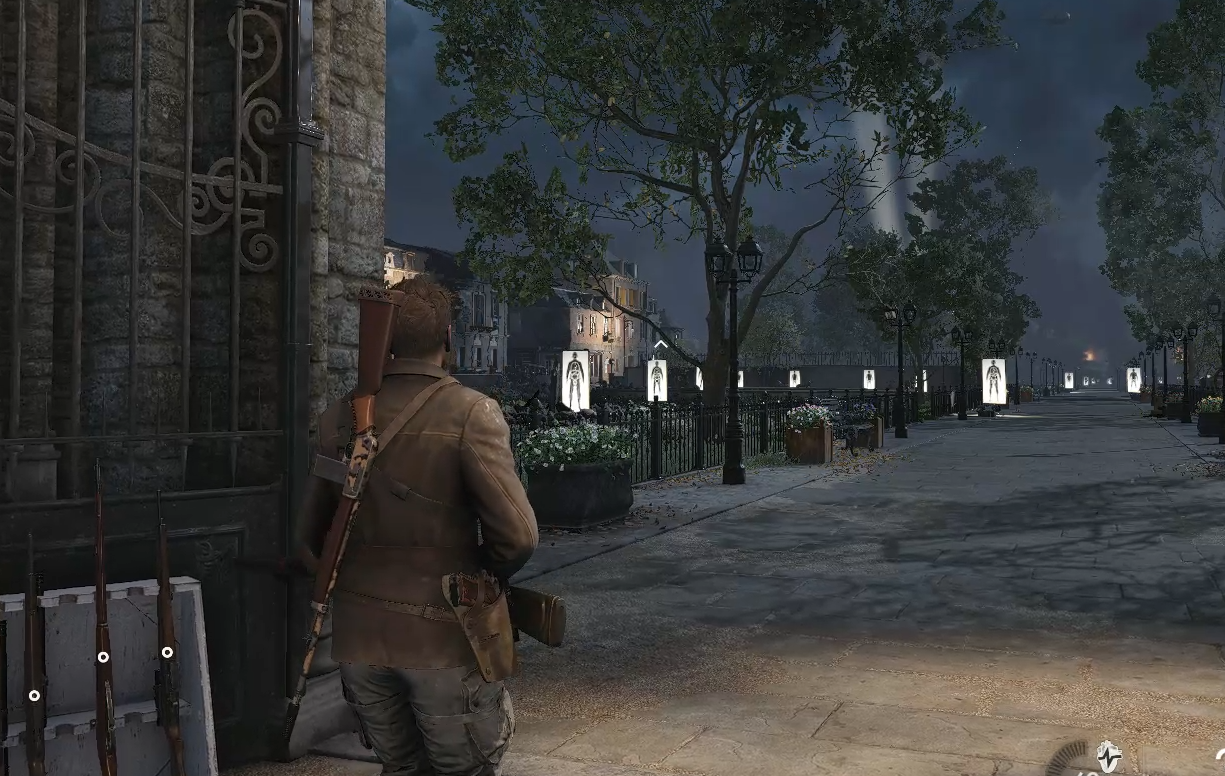Screen dimensions: 1225x776
Task: Select the white chevron marker above the target
Action: tap(660, 346)
